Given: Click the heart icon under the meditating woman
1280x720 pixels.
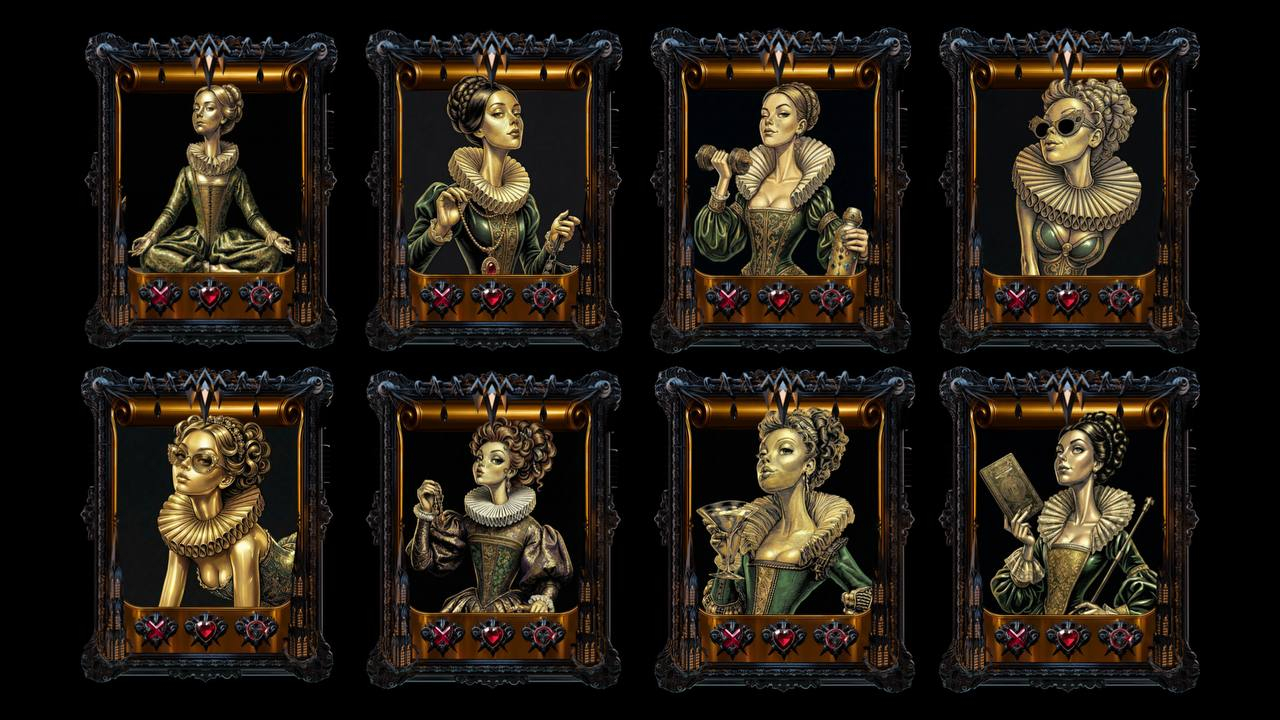Looking at the screenshot, I should point(210,296).
